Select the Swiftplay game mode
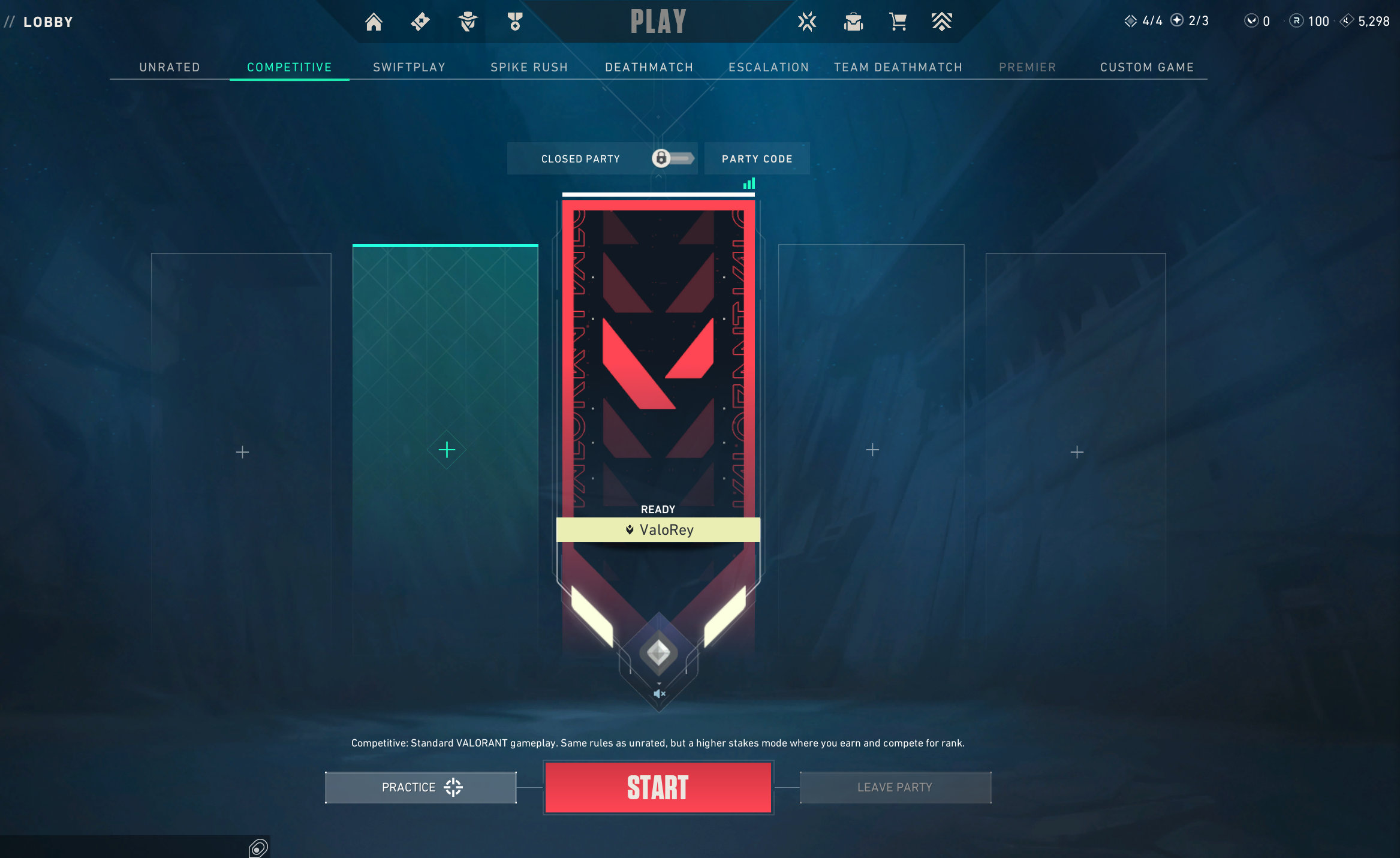The image size is (1400, 858). coord(409,67)
